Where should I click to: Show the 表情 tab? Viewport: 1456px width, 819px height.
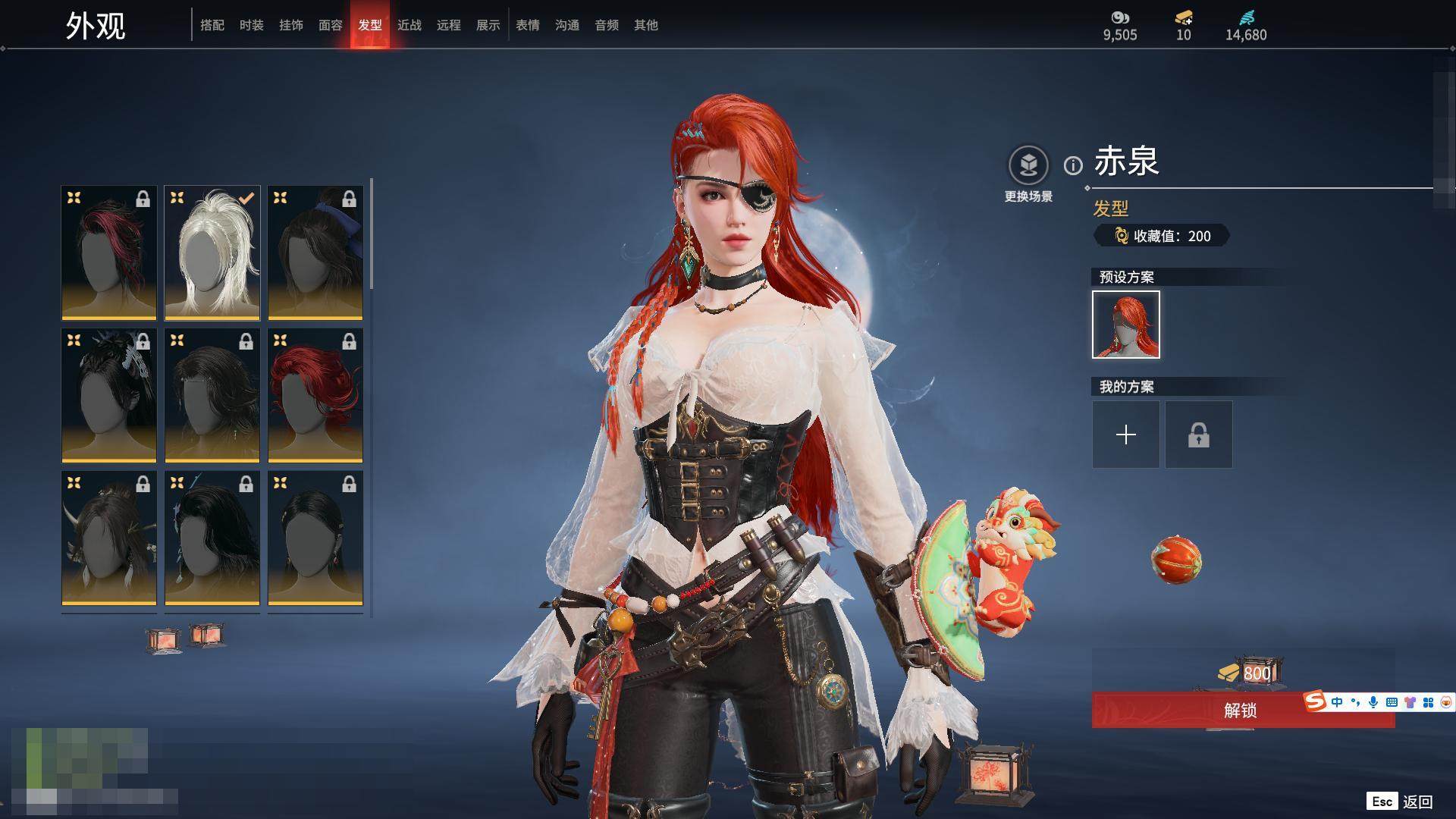tap(528, 25)
